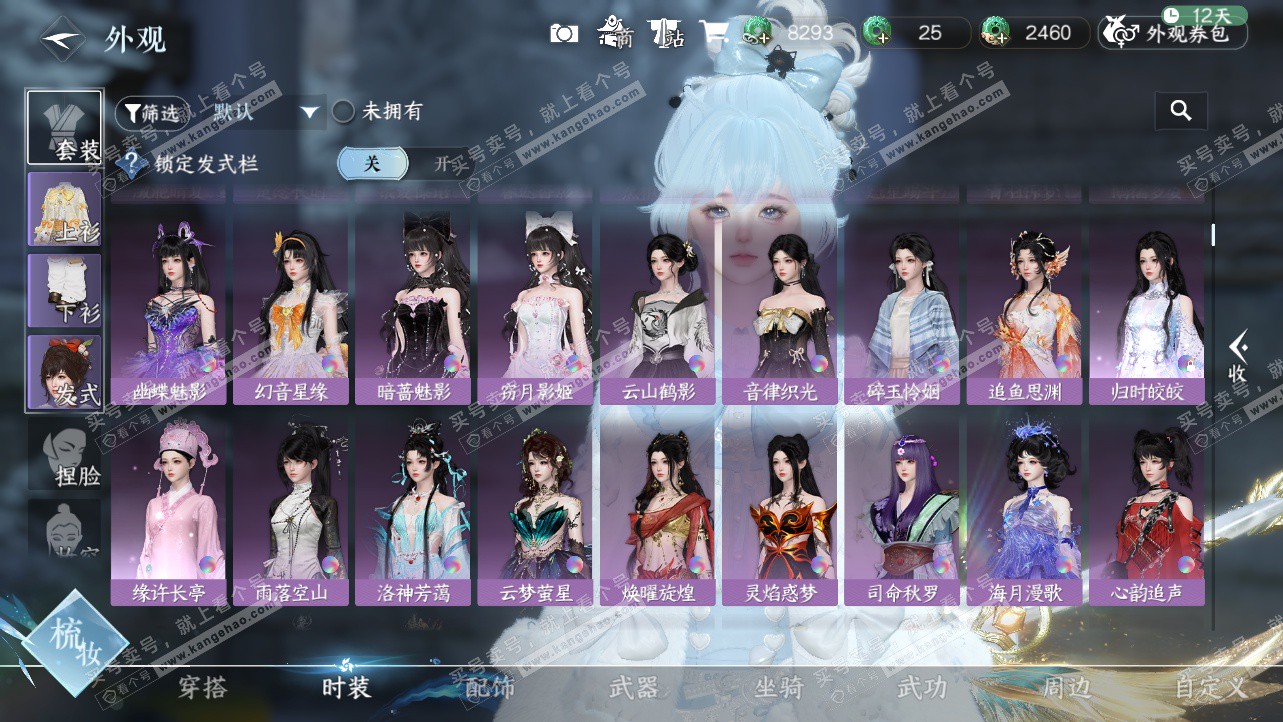This screenshot has height=722, width=1283.
Task: Switch to the 坐骑 bottom tab
Action: pyautogui.click(x=779, y=688)
